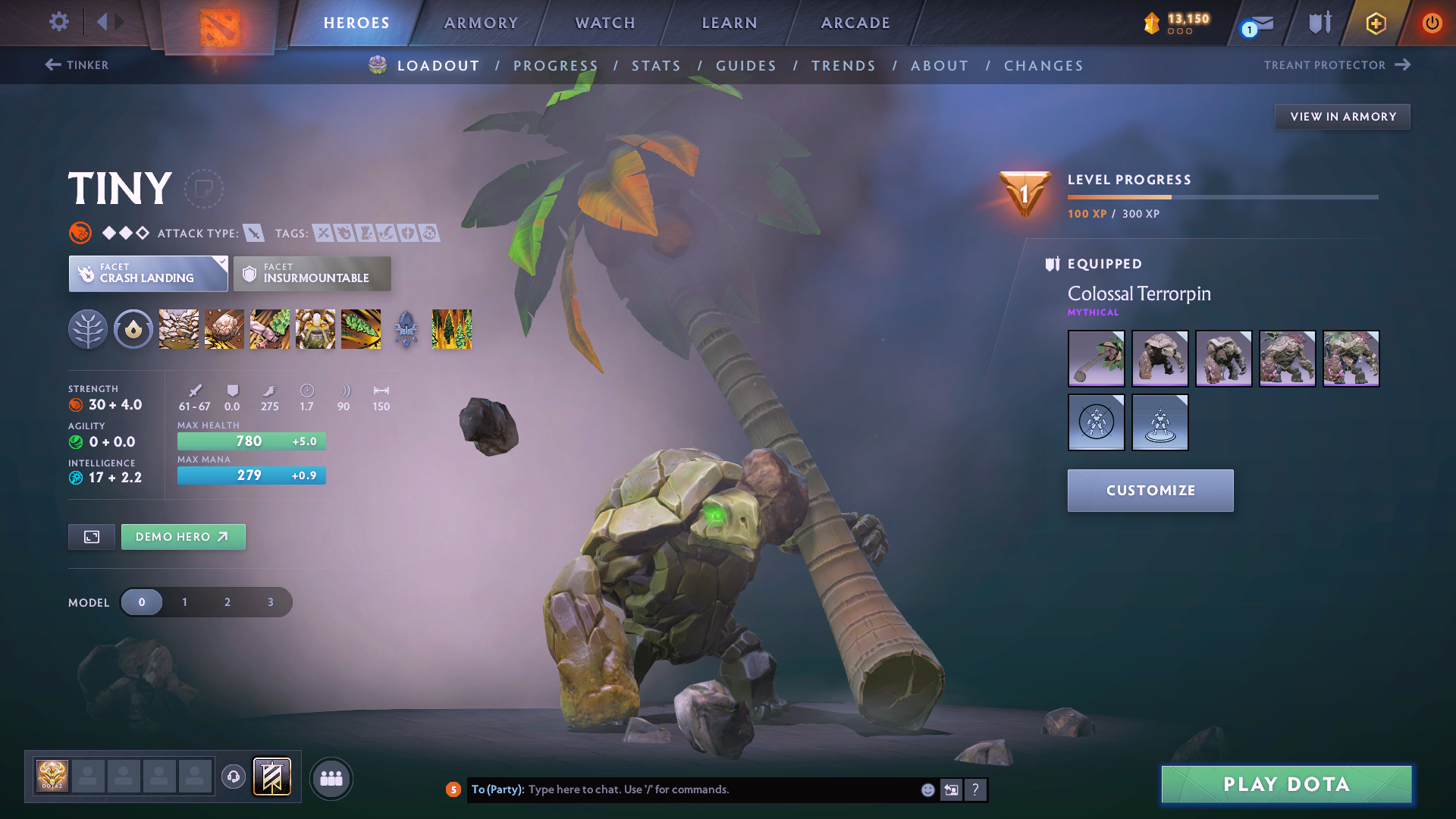The height and width of the screenshot is (819, 1456).
Task: Select the Crash Landing facet
Action: coord(148,273)
